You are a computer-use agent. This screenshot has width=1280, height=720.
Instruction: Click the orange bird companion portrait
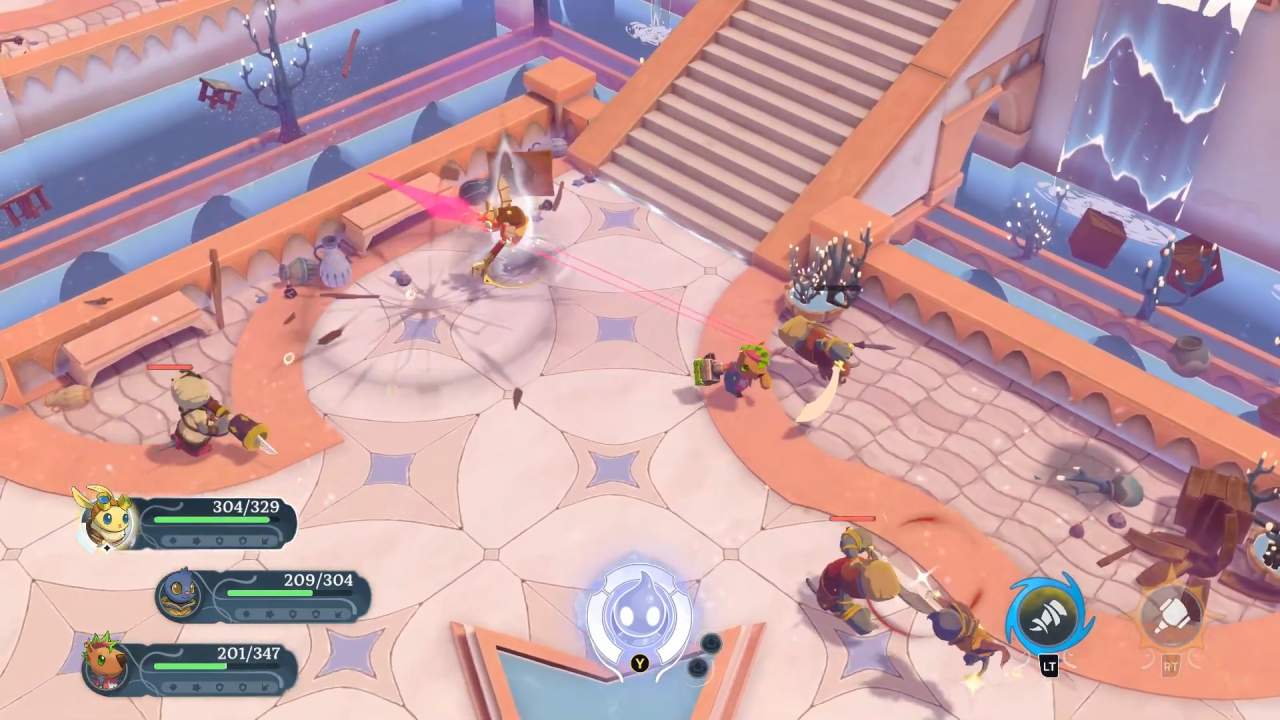pos(107,667)
